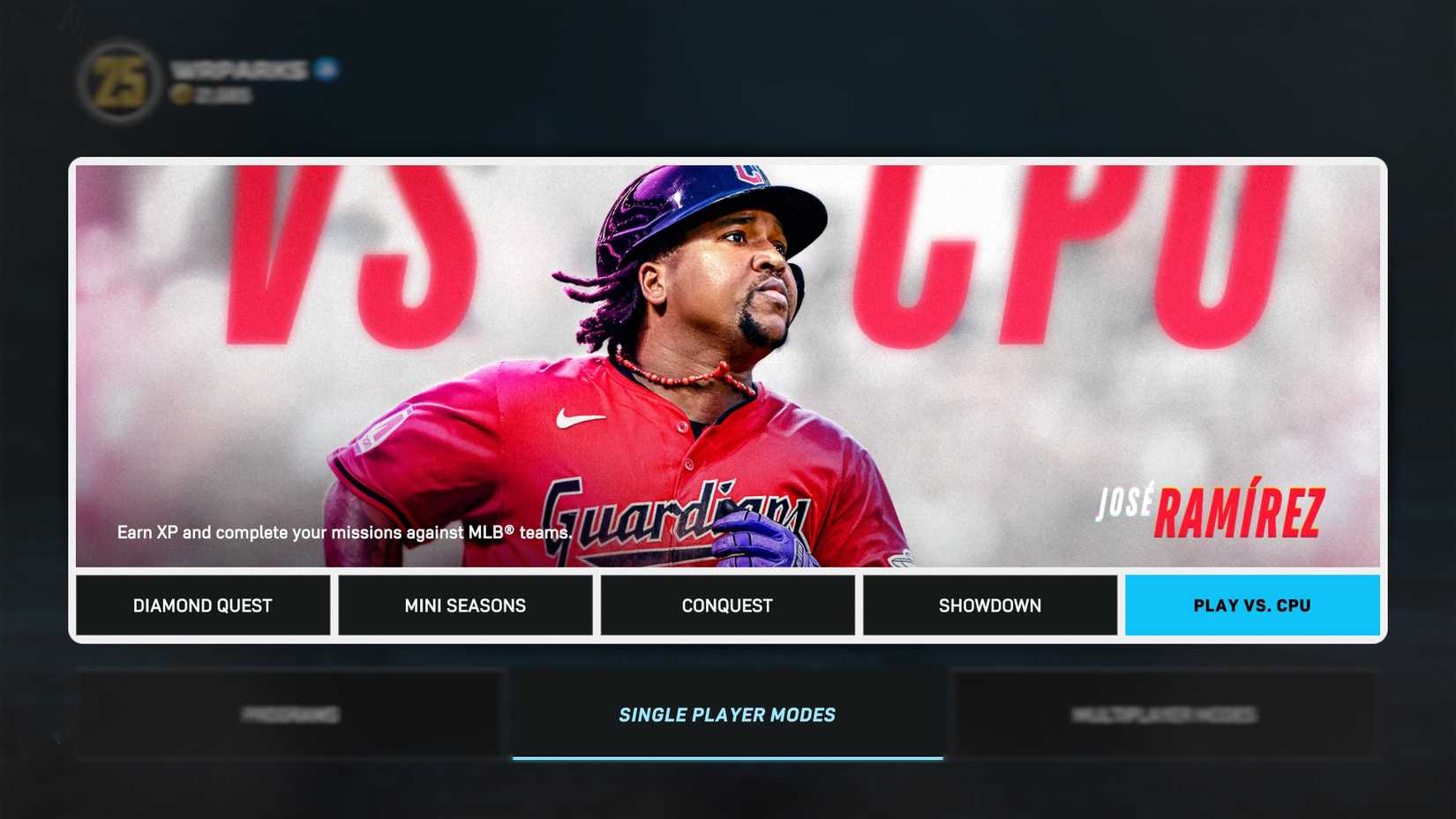Enter Showdown mode
1456x819 pixels.
[989, 605]
